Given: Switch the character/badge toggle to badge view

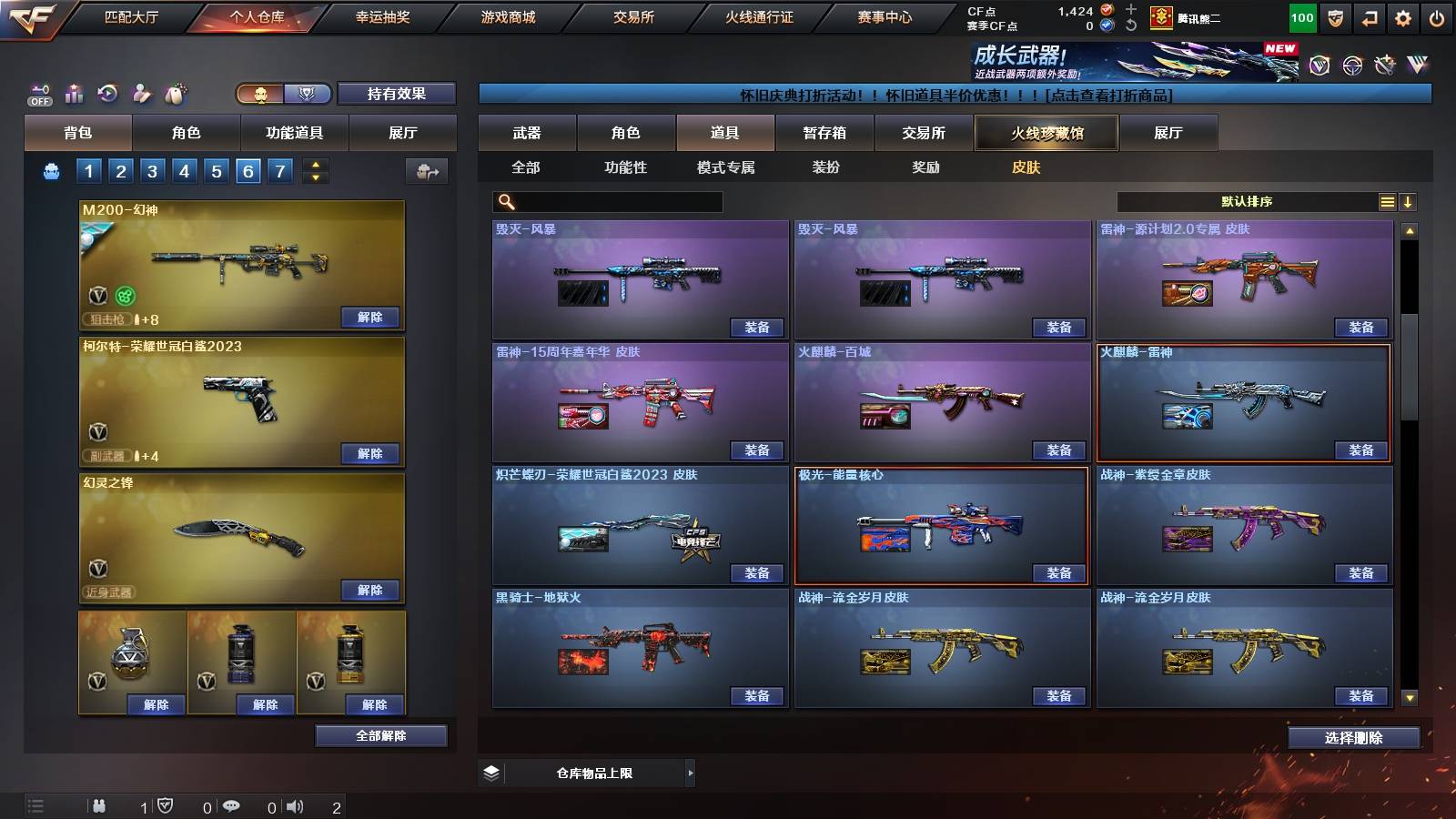Looking at the screenshot, I should [308, 93].
